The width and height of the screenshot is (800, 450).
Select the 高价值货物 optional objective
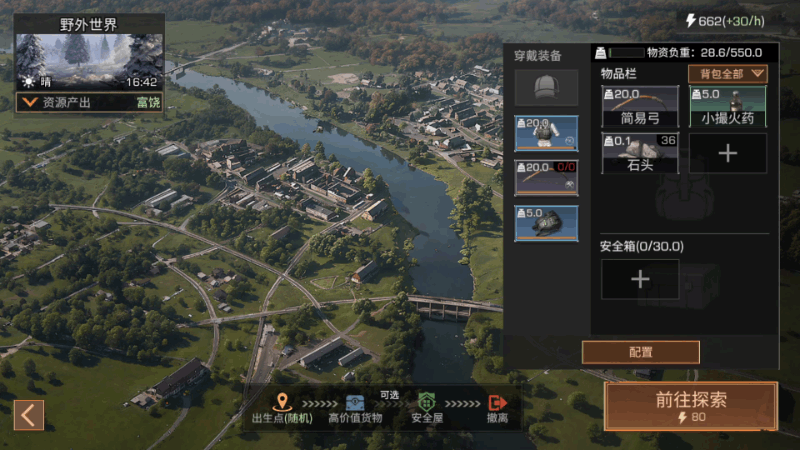[355, 408]
